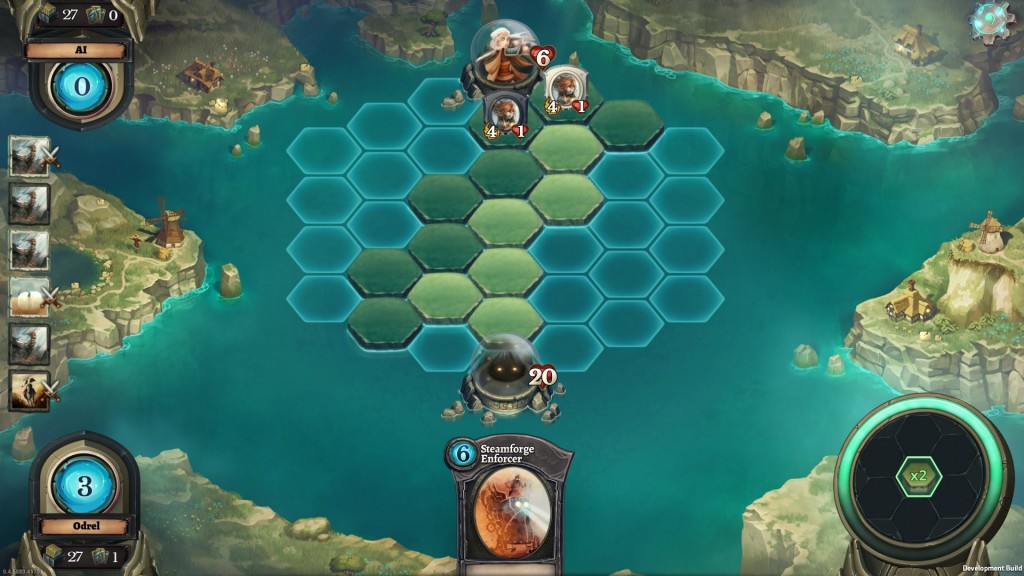This screenshot has width=1024, height=576.
Task: Show the horse rider history entry
Action: (29, 390)
